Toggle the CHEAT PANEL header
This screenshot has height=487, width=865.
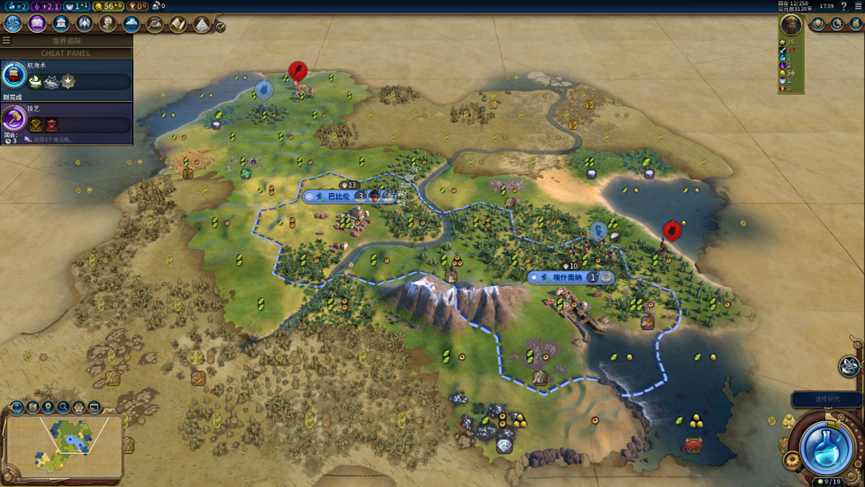(x=67, y=53)
